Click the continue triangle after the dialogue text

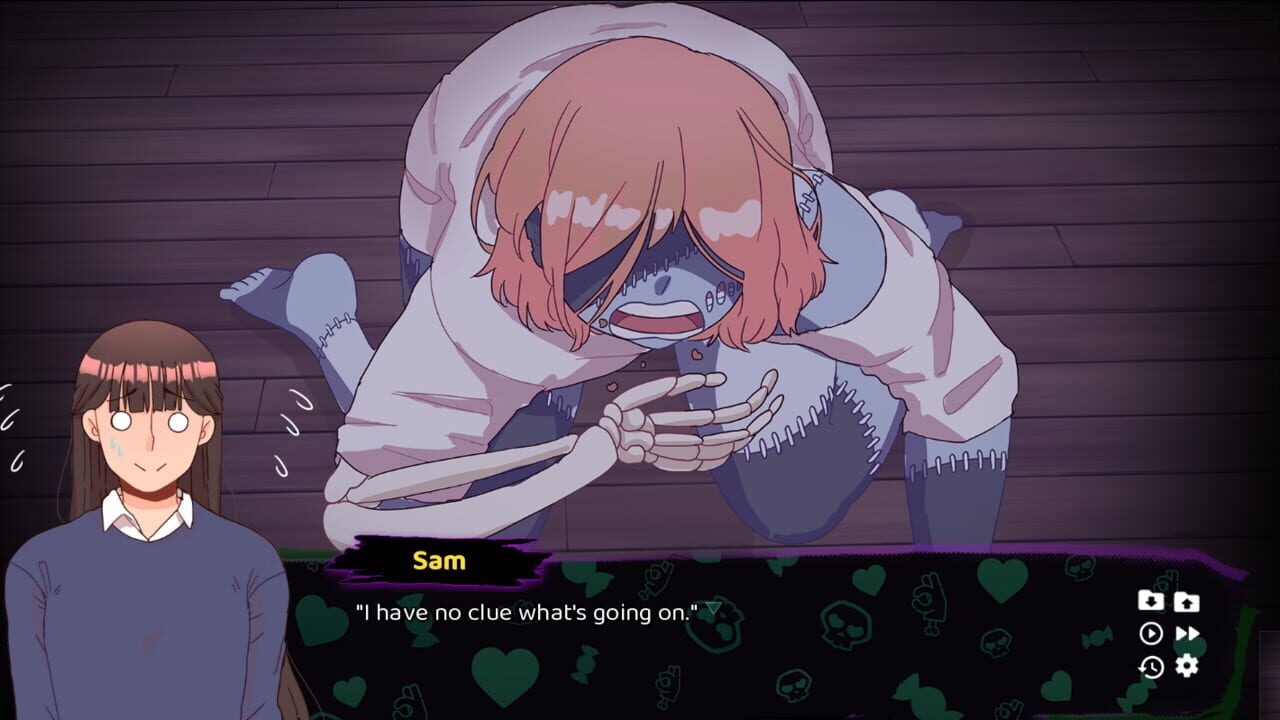(712, 605)
